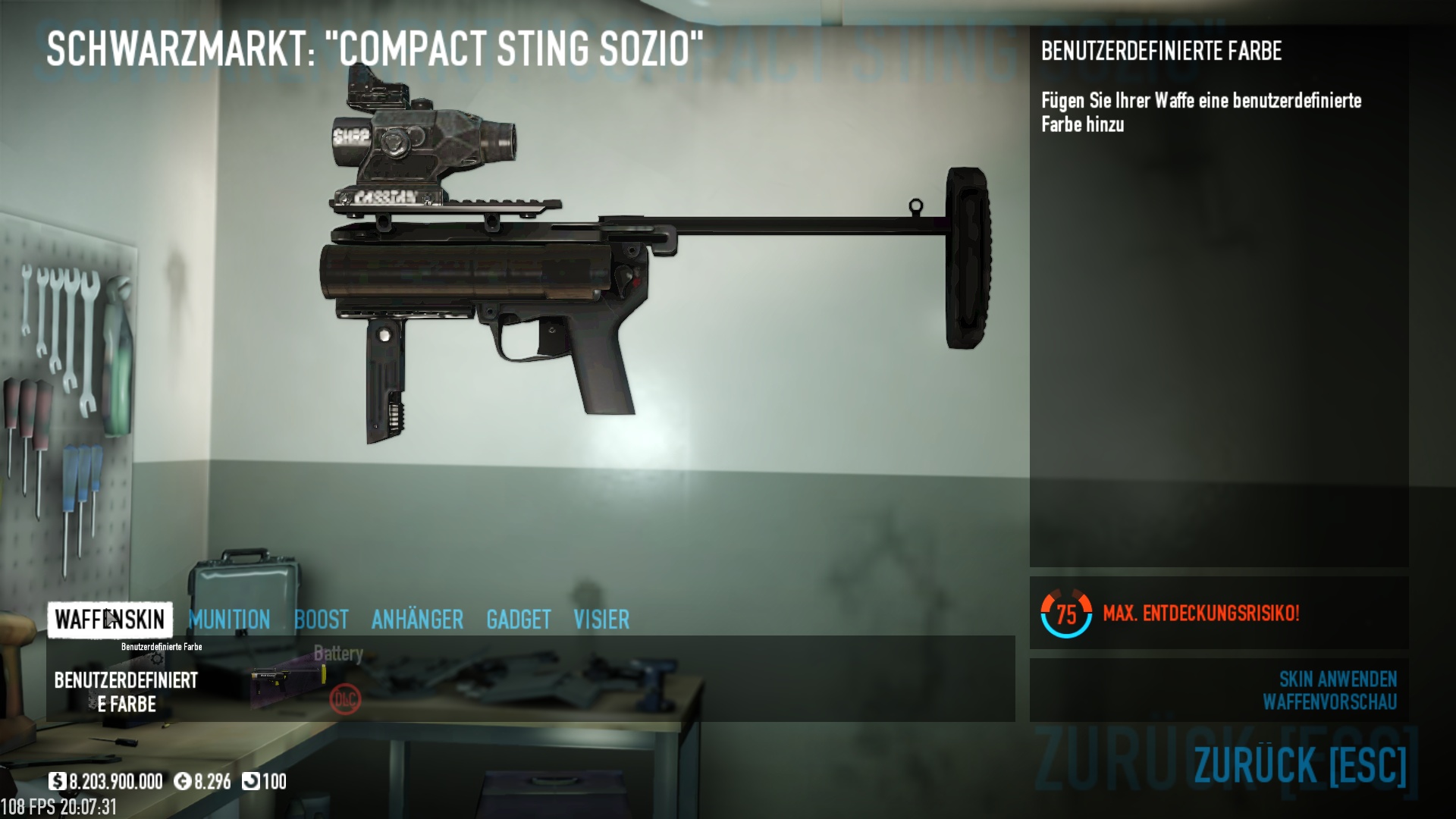Open the Waffenvorschau weapon preview
1456x819 pixels.
[1329, 702]
